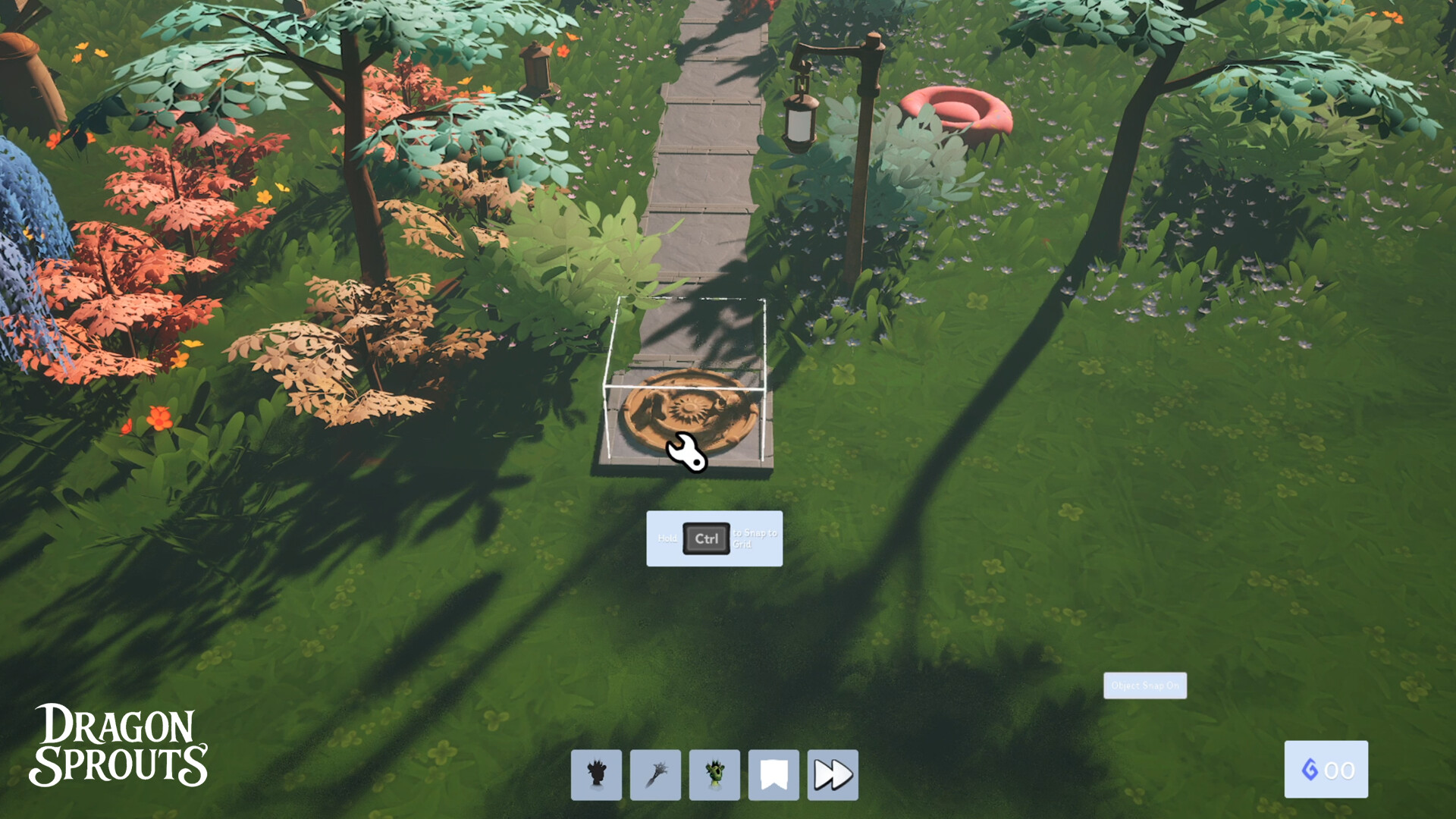Viewport: 1456px width, 819px height.
Task: Select the last hotbar slot
Action: coord(832,774)
